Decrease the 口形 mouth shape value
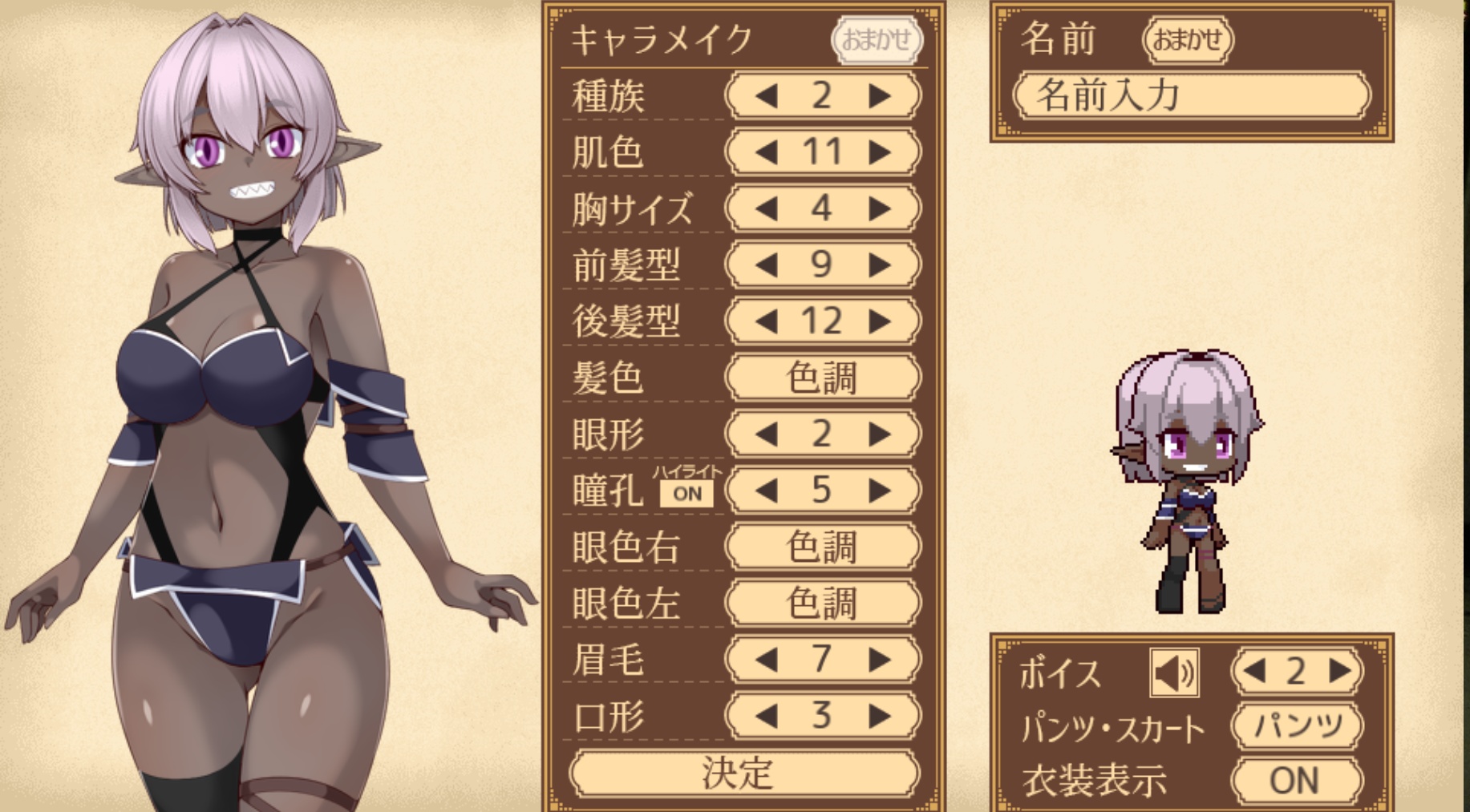 pyautogui.click(x=766, y=716)
